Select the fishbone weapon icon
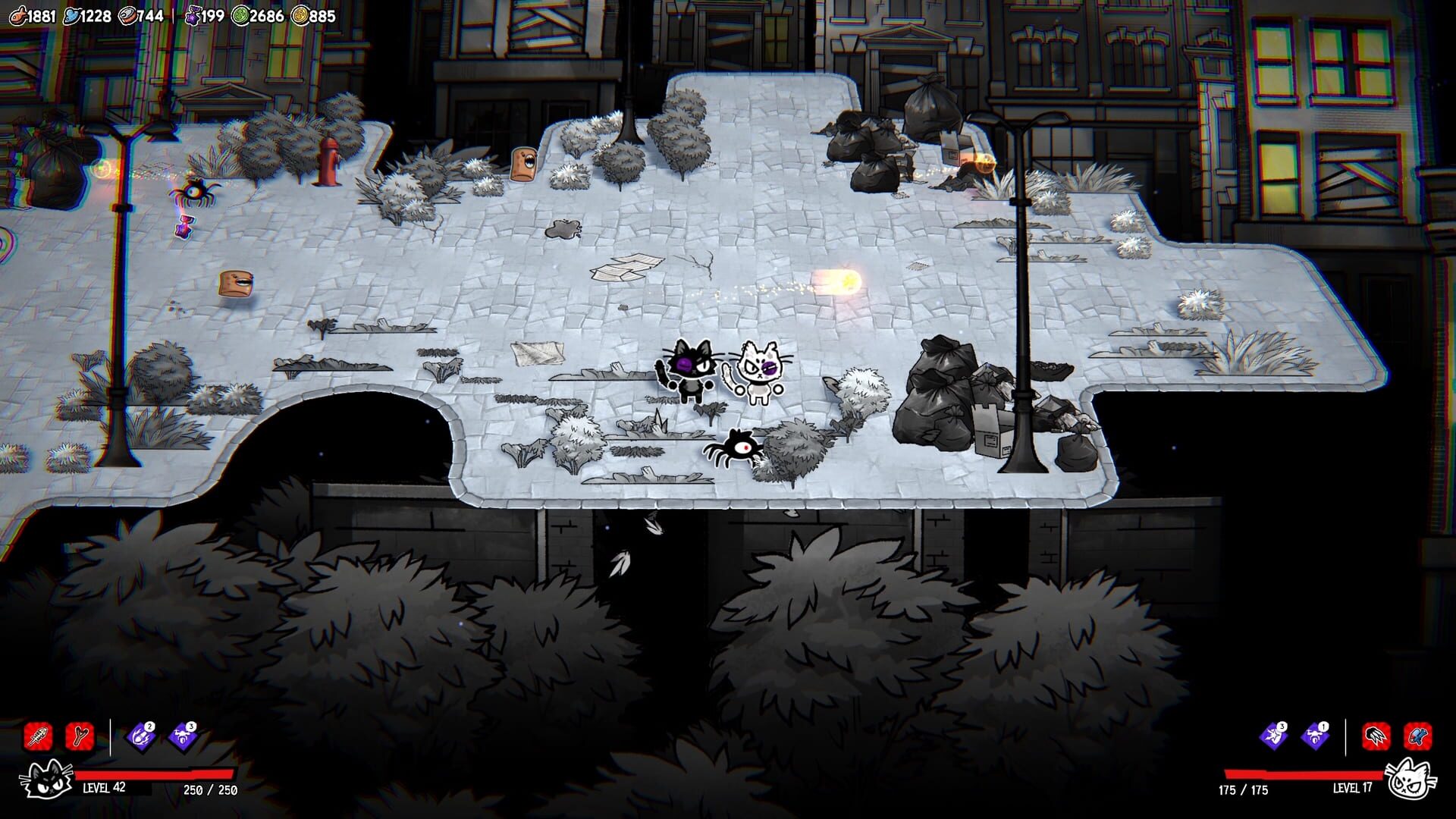Screen dimensions: 1456x819 point(36,736)
